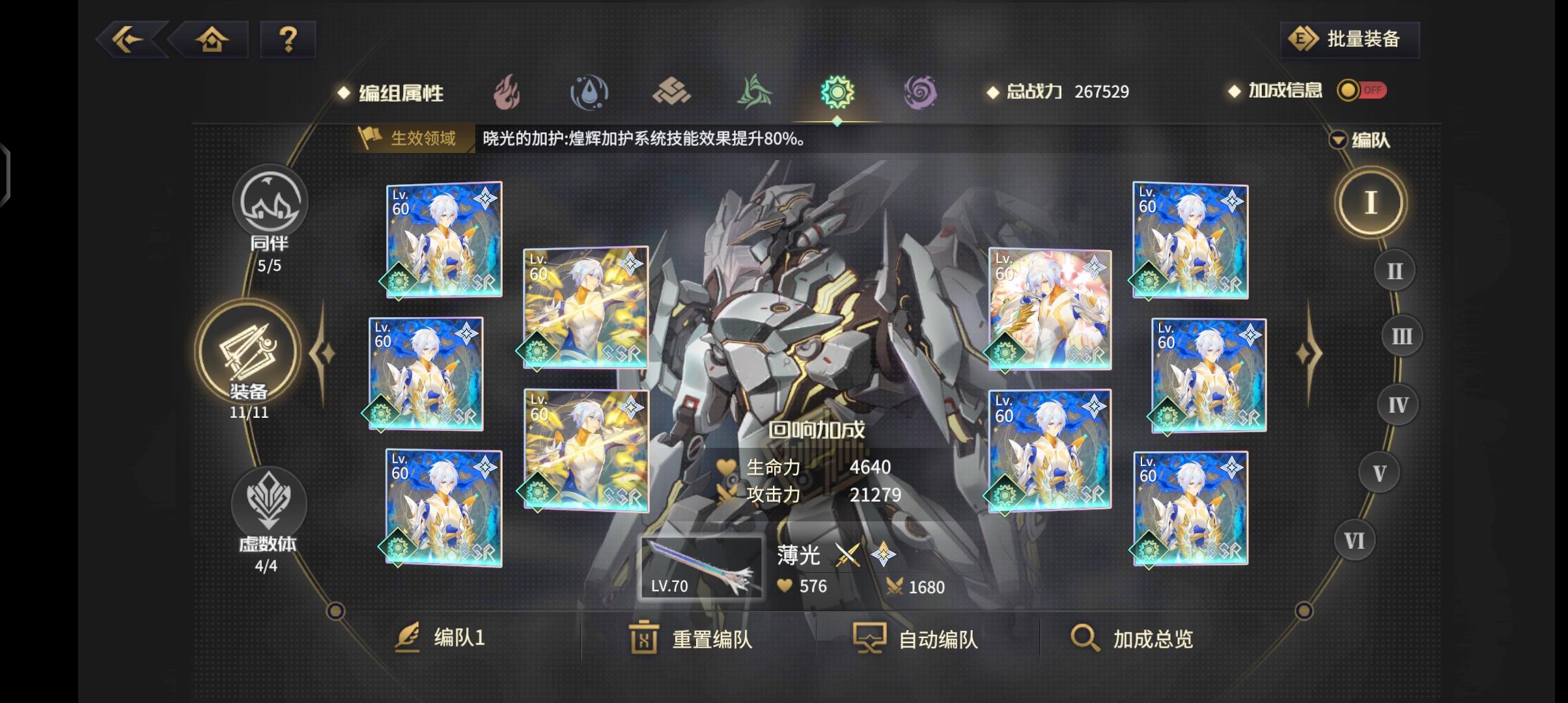
Task: Select the dark element attribute icon
Action: [x=921, y=93]
